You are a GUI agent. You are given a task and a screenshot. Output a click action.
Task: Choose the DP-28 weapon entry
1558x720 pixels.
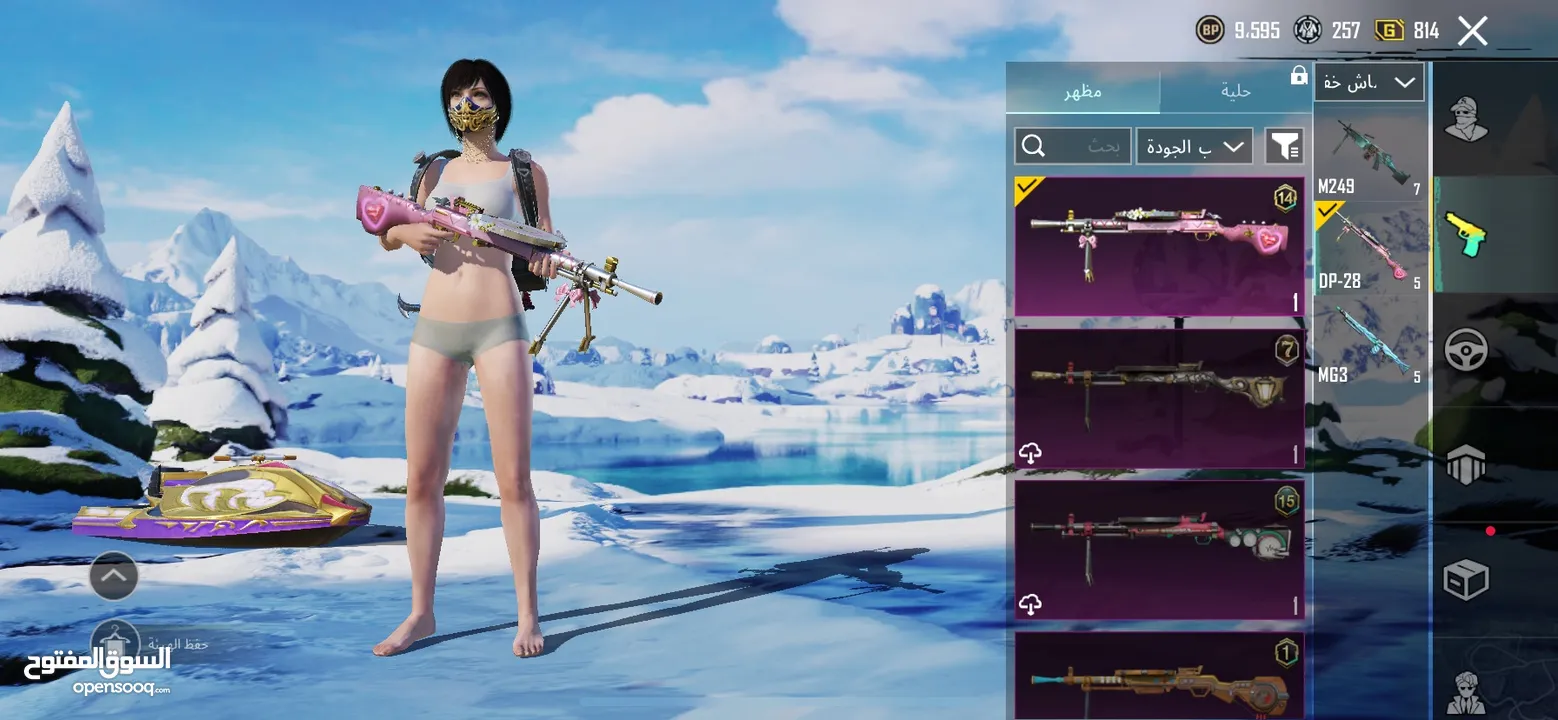click(x=1370, y=248)
